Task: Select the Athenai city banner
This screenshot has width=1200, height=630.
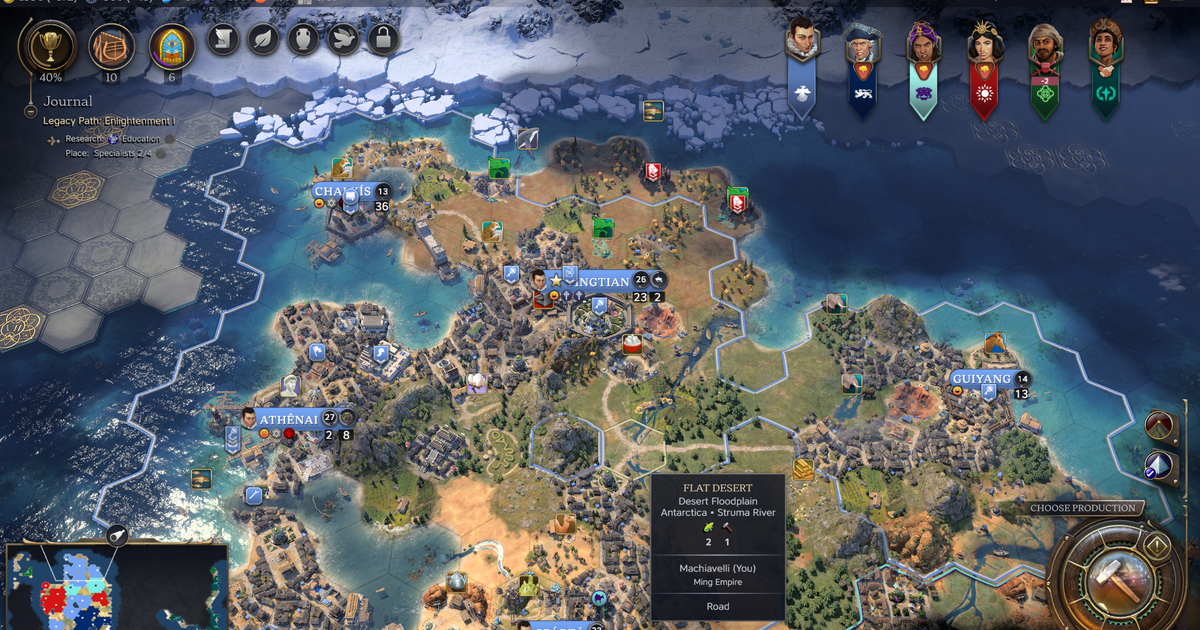Action: click(288, 419)
